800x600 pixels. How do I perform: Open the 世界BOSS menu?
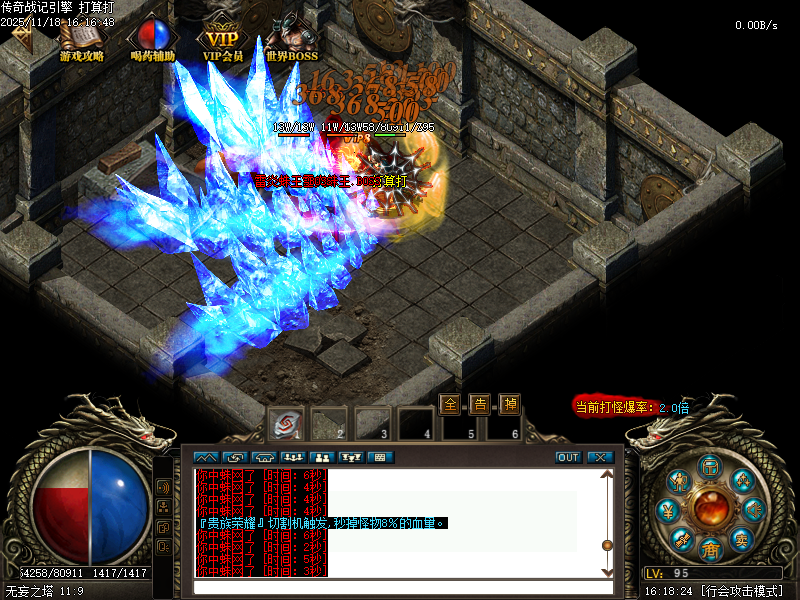coord(291,38)
